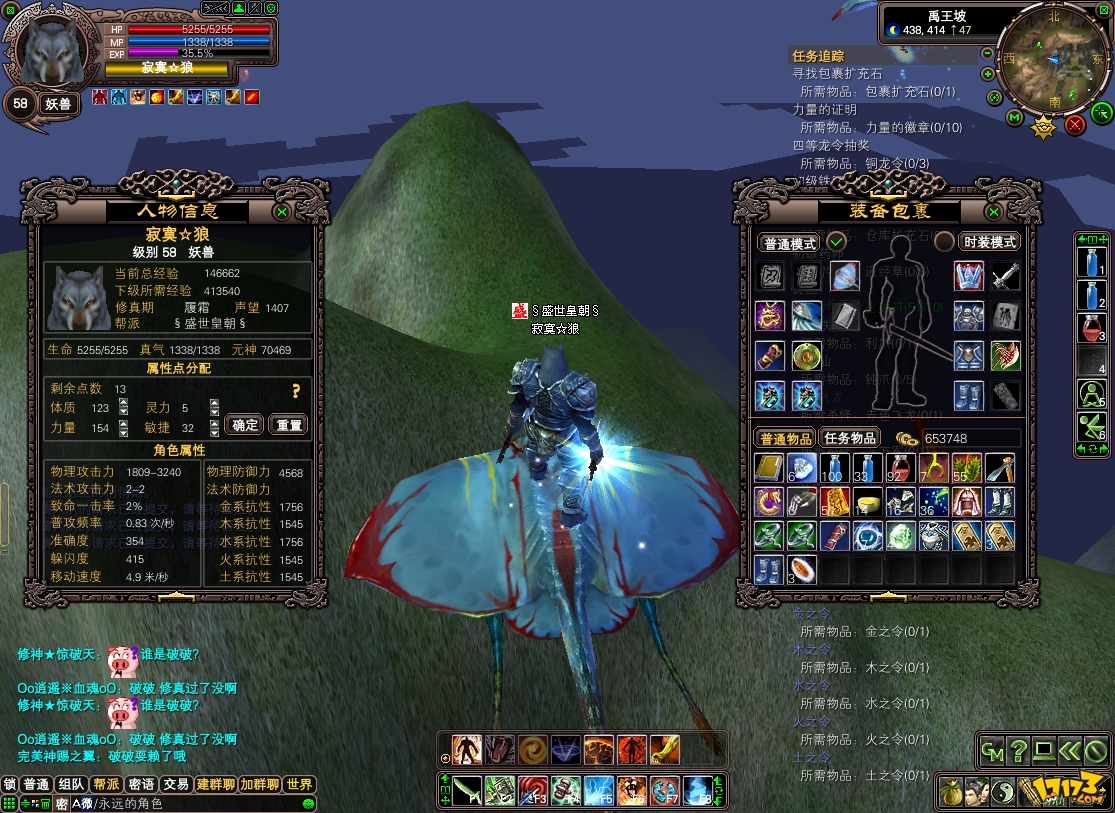Toggle the 时装模式 fashion mode button
The width and height of the screenshot is (1115, 813).
988,242
